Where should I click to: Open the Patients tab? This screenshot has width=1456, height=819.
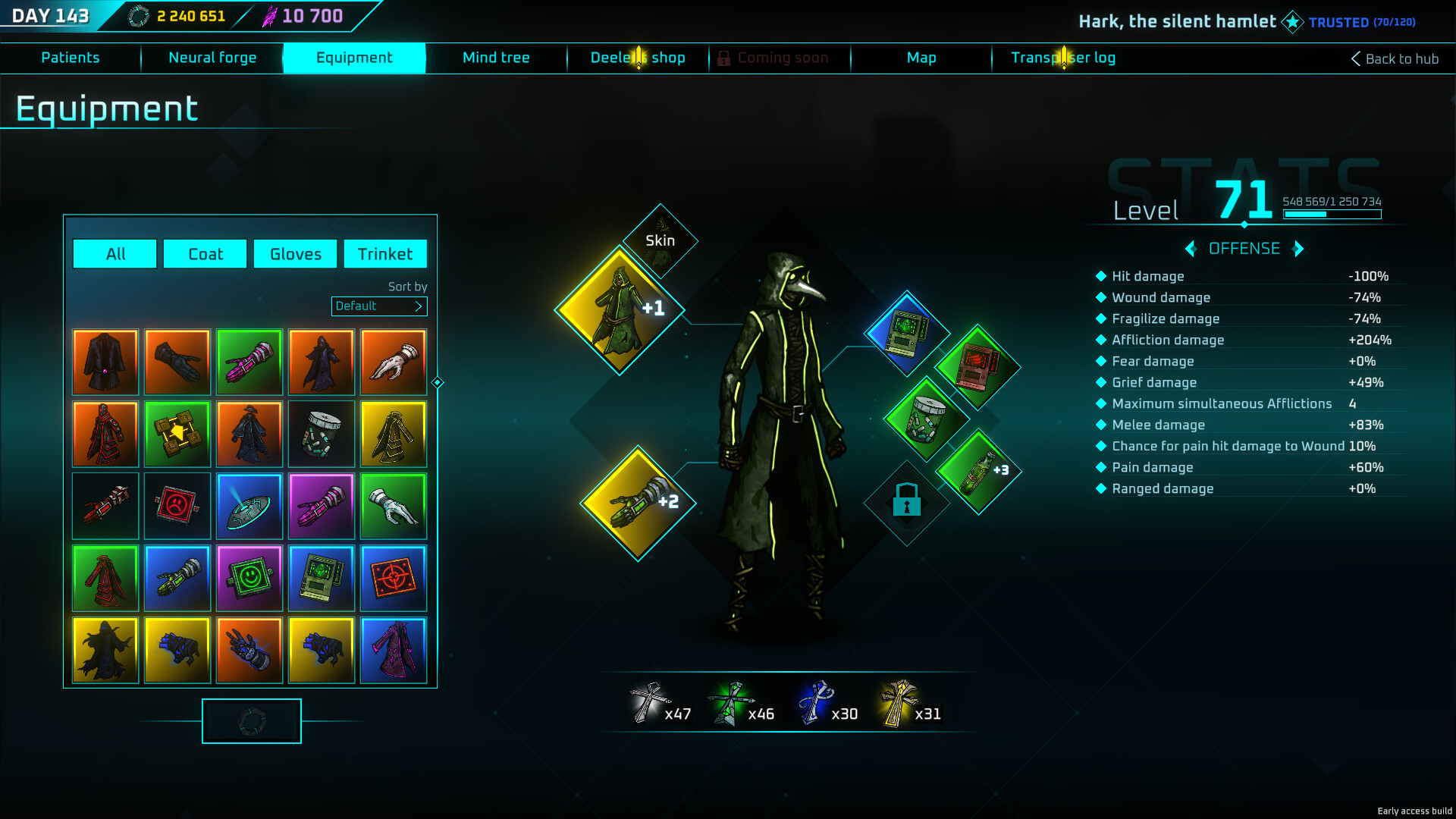pyautogui.click(x=71, y=58)
